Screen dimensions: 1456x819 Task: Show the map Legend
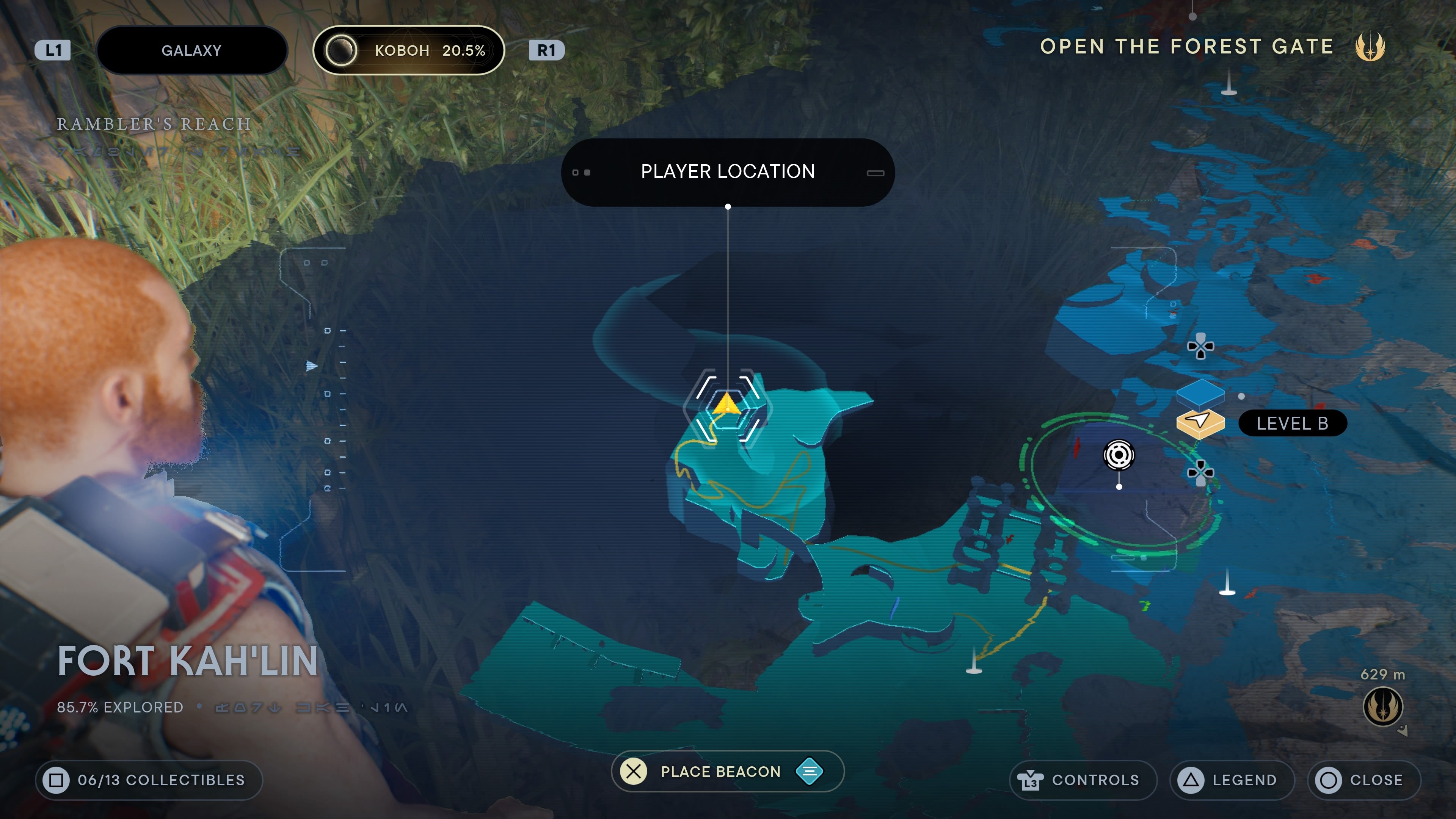[1232, 780]
